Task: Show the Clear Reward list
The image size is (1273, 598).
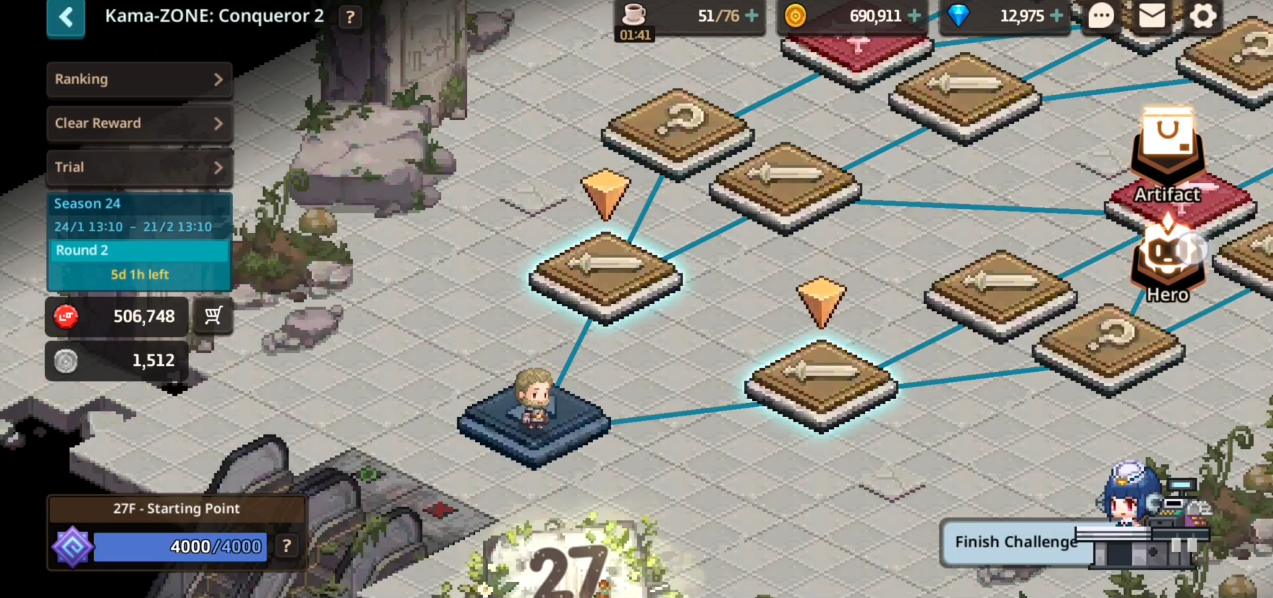Action: click(139, 123)
